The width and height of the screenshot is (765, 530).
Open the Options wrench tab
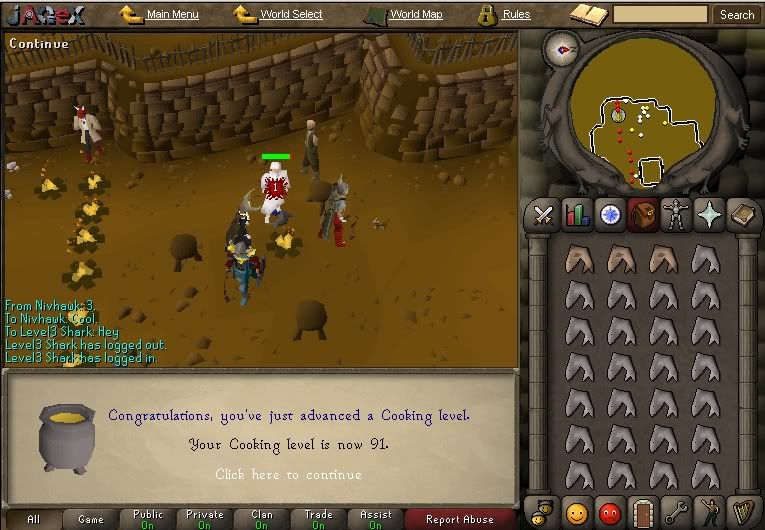click(x=677, y=510)
